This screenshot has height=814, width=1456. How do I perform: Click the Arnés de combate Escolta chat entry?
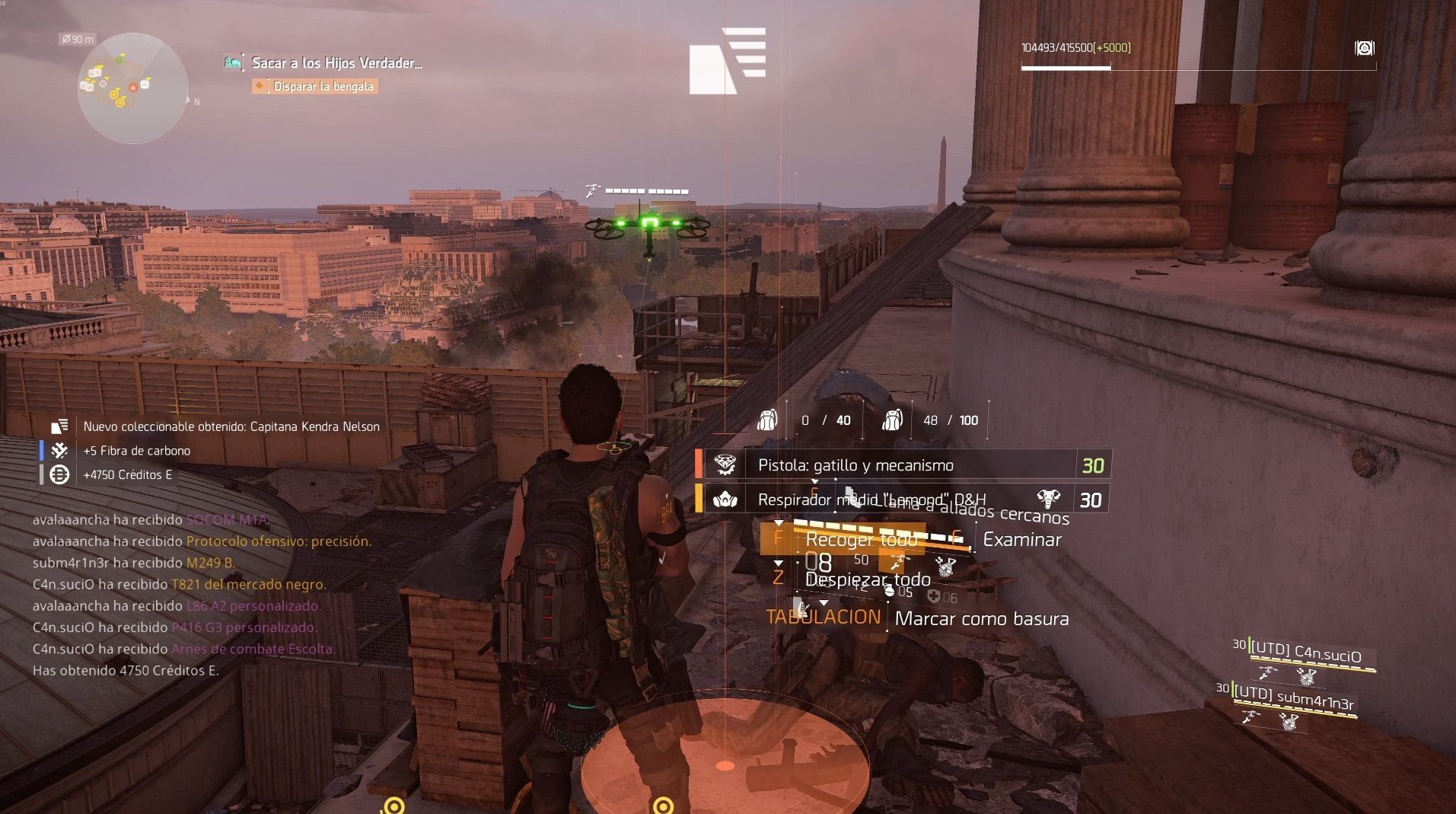pyautogui.click(x=252, y=650)
